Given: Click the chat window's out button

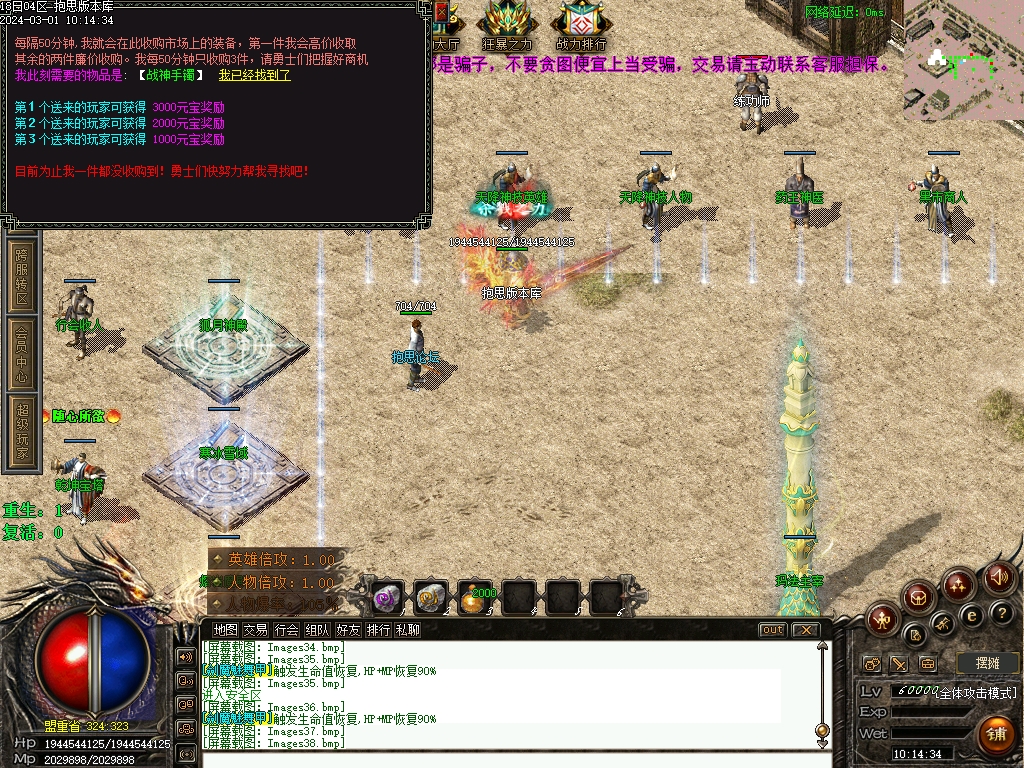Looking at the screenshot, I should click(x=772, y=630).
